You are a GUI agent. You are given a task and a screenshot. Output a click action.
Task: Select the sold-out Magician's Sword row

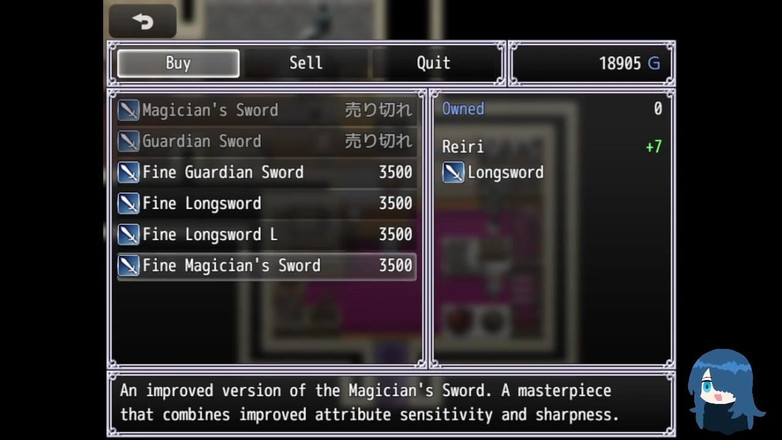pyautogui.click(x=265, y=110)
